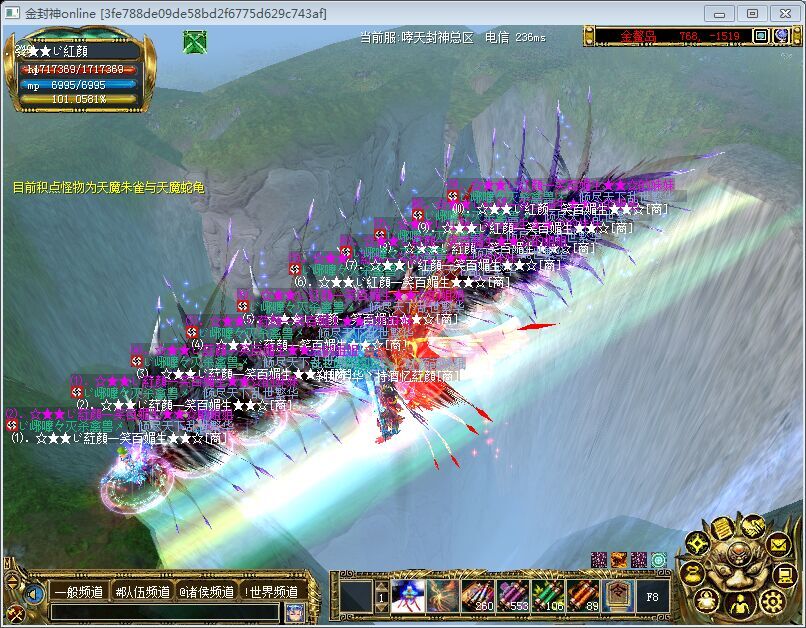Open the character figure button on wheel

coord(740,604)
